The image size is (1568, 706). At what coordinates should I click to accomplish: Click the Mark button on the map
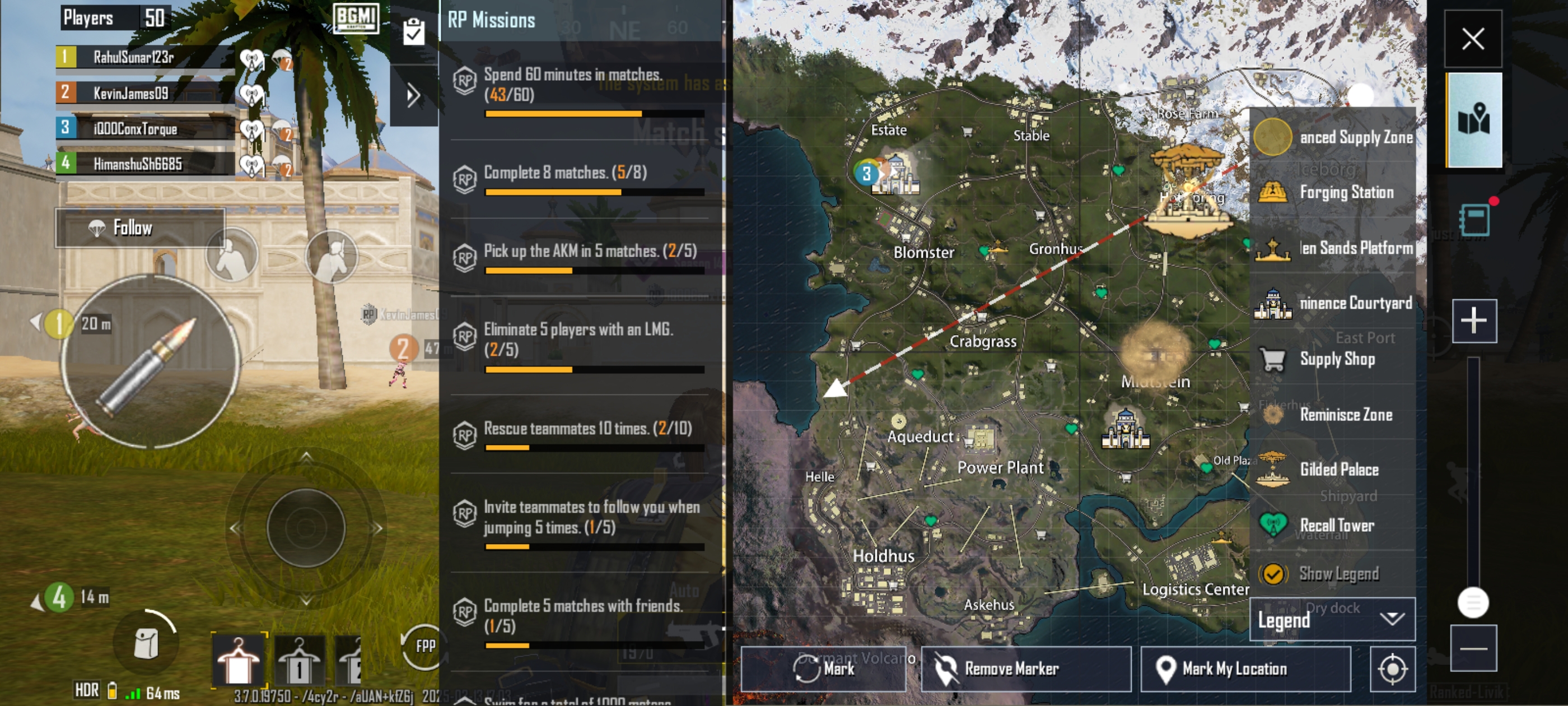(823, 669)
